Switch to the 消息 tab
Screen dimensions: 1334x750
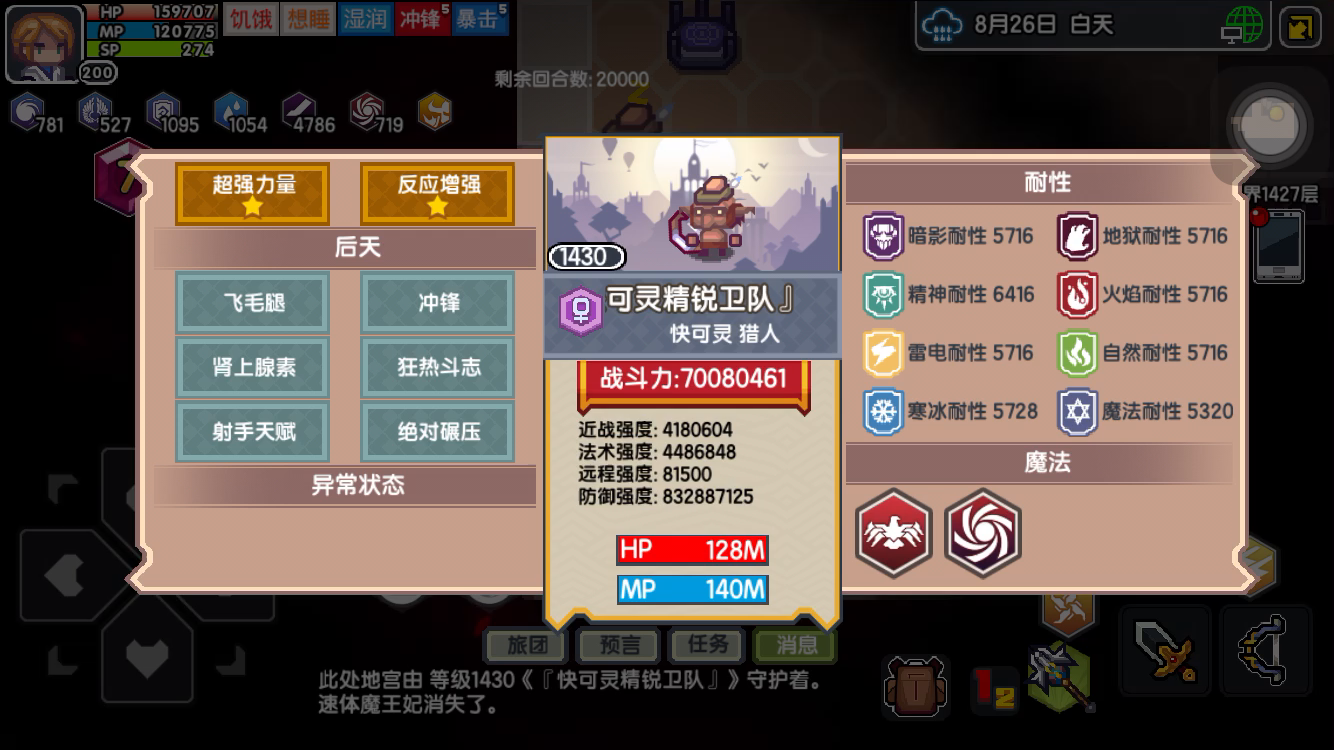pyautogui.click(x=795, y=645)
